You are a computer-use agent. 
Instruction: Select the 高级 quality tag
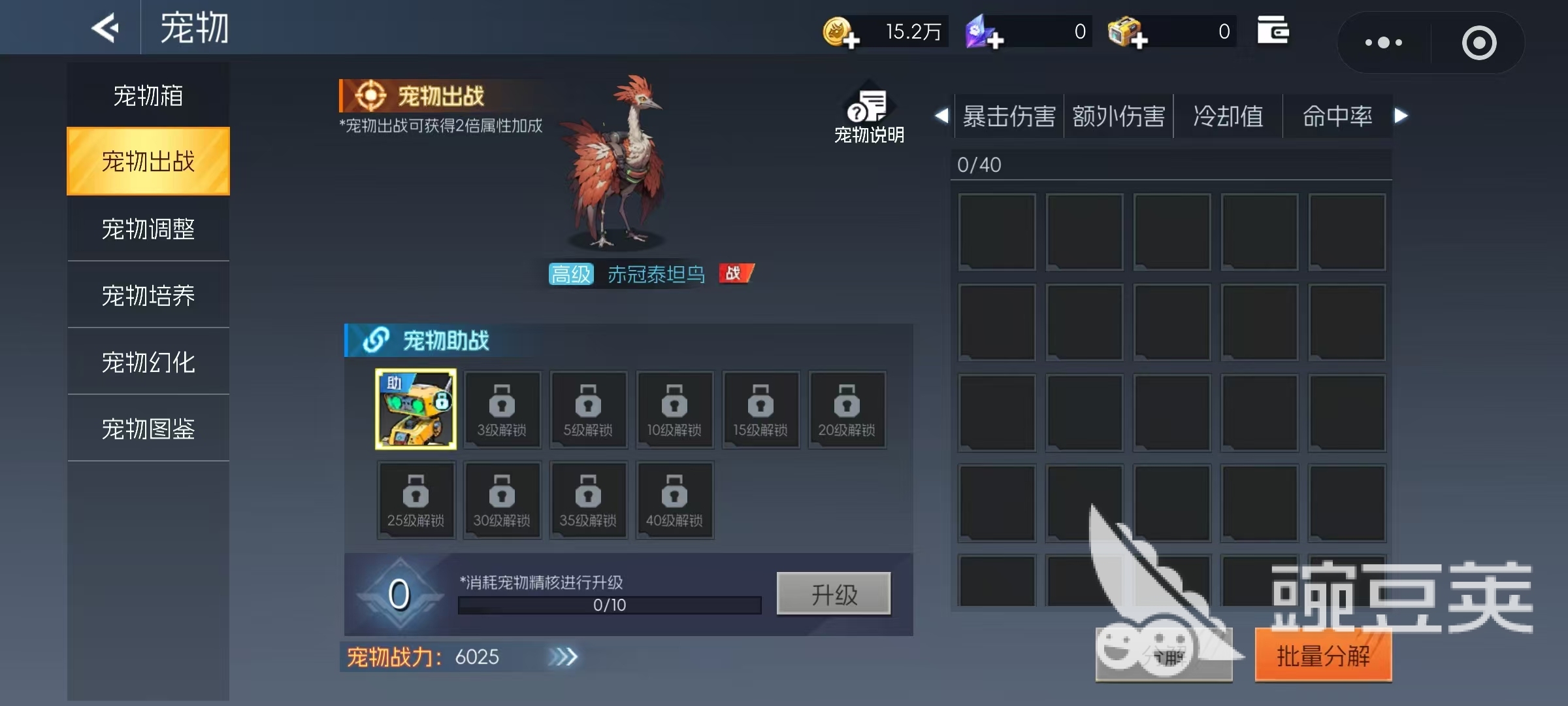(570, 274)
